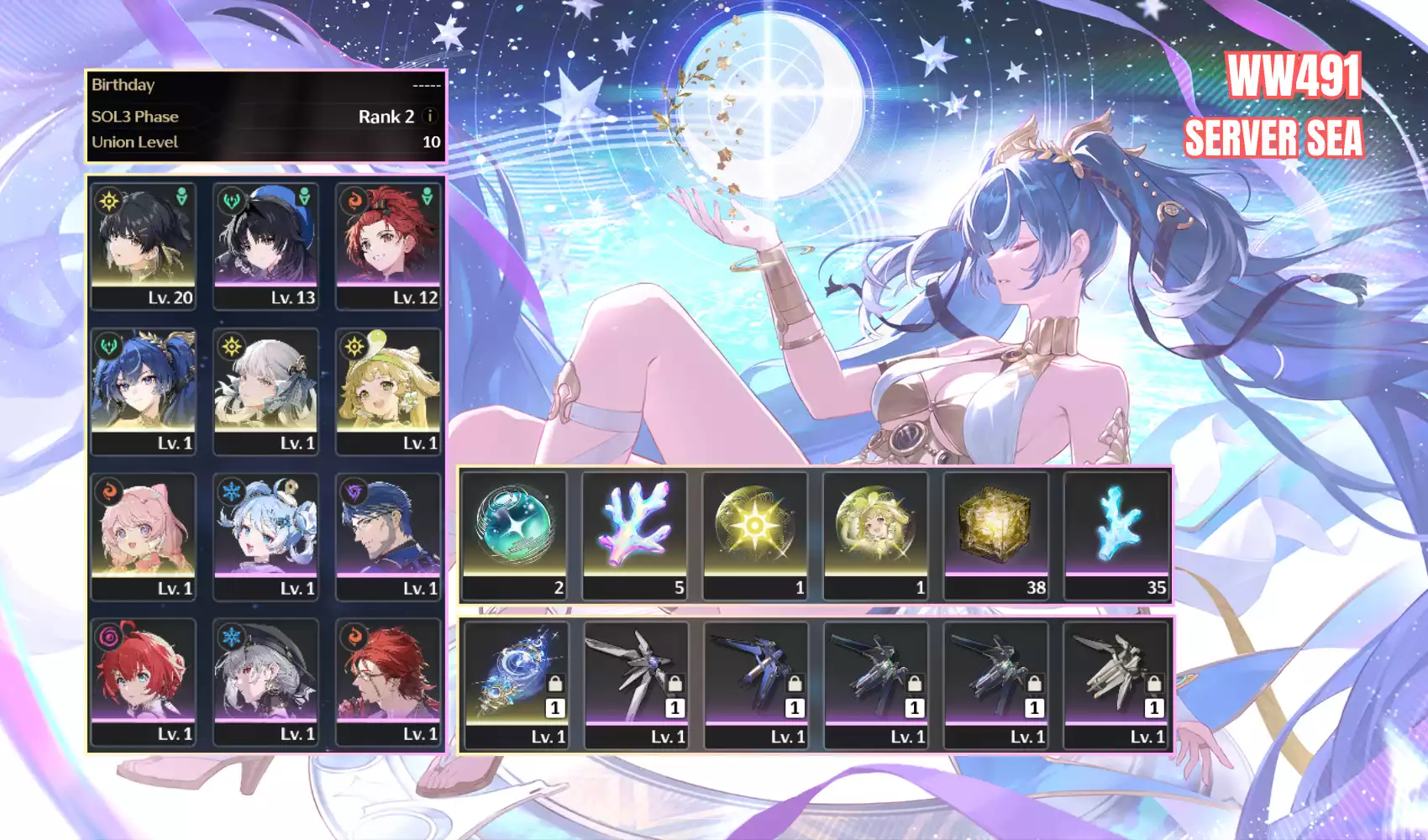
Task: Pick the dark-blue haired man portrait
Action: point(388,536)
